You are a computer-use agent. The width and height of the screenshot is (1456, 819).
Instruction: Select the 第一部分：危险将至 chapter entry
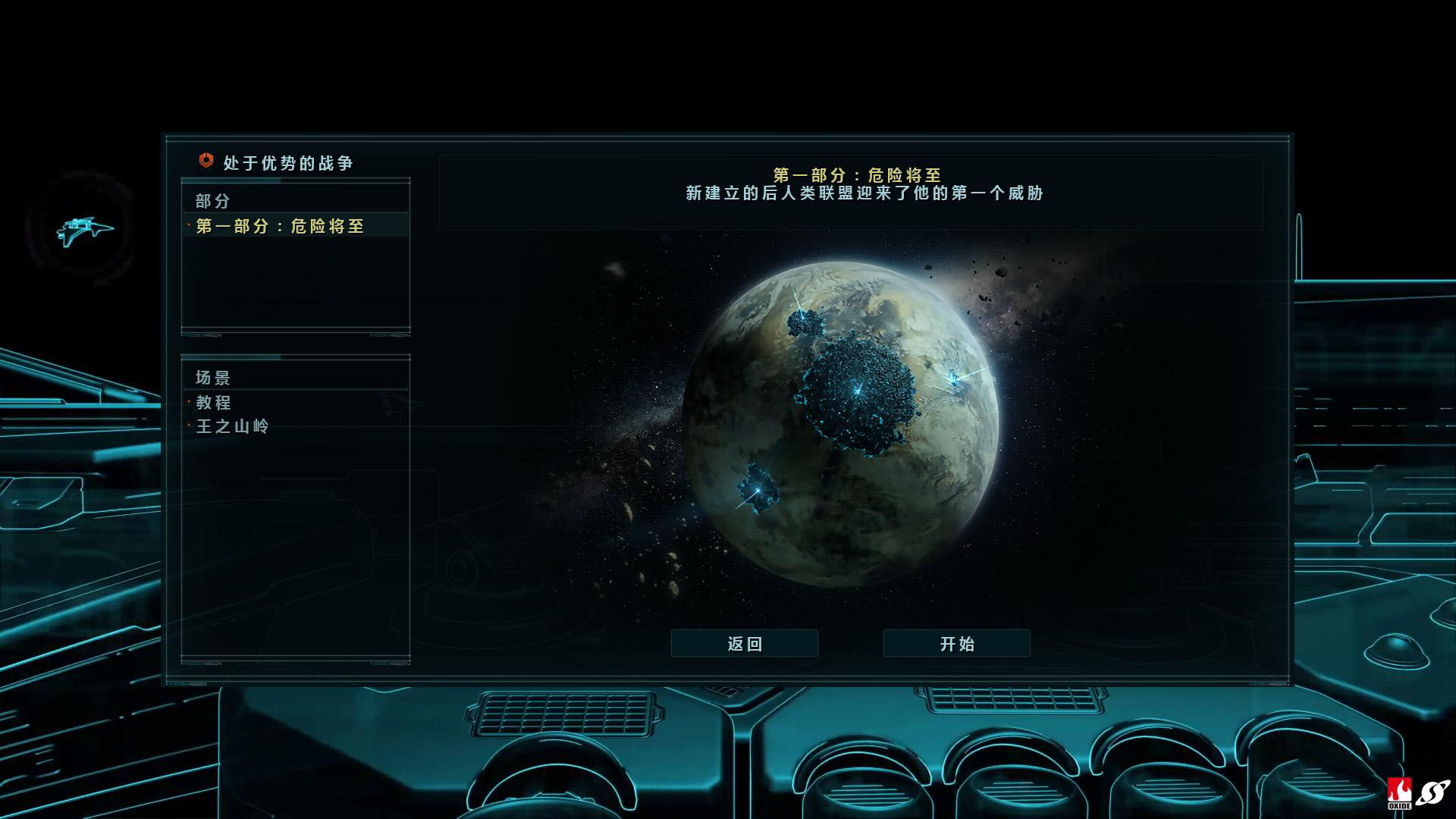pos(280,226)
